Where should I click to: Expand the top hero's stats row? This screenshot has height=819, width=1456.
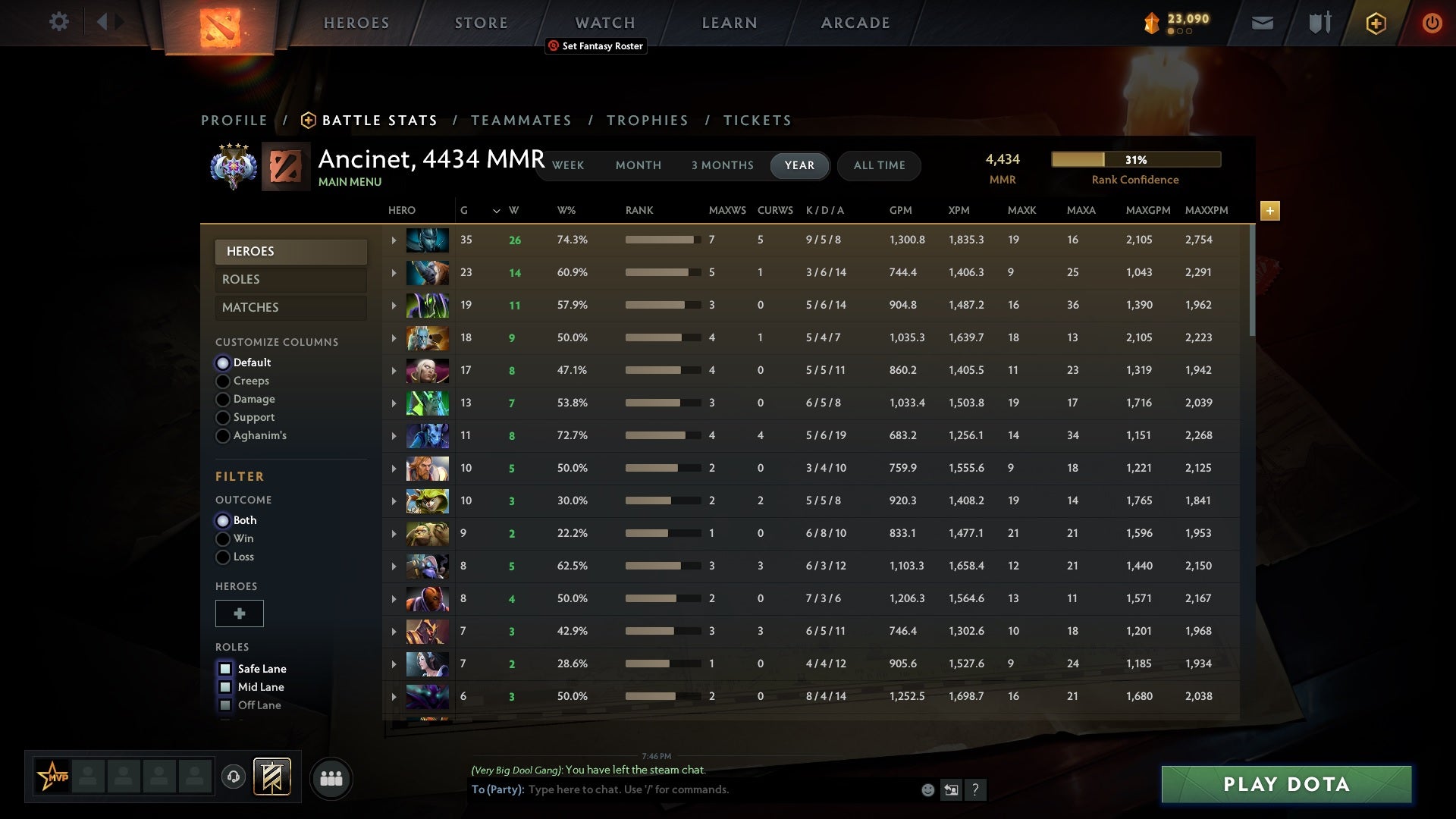click(393, 239)
